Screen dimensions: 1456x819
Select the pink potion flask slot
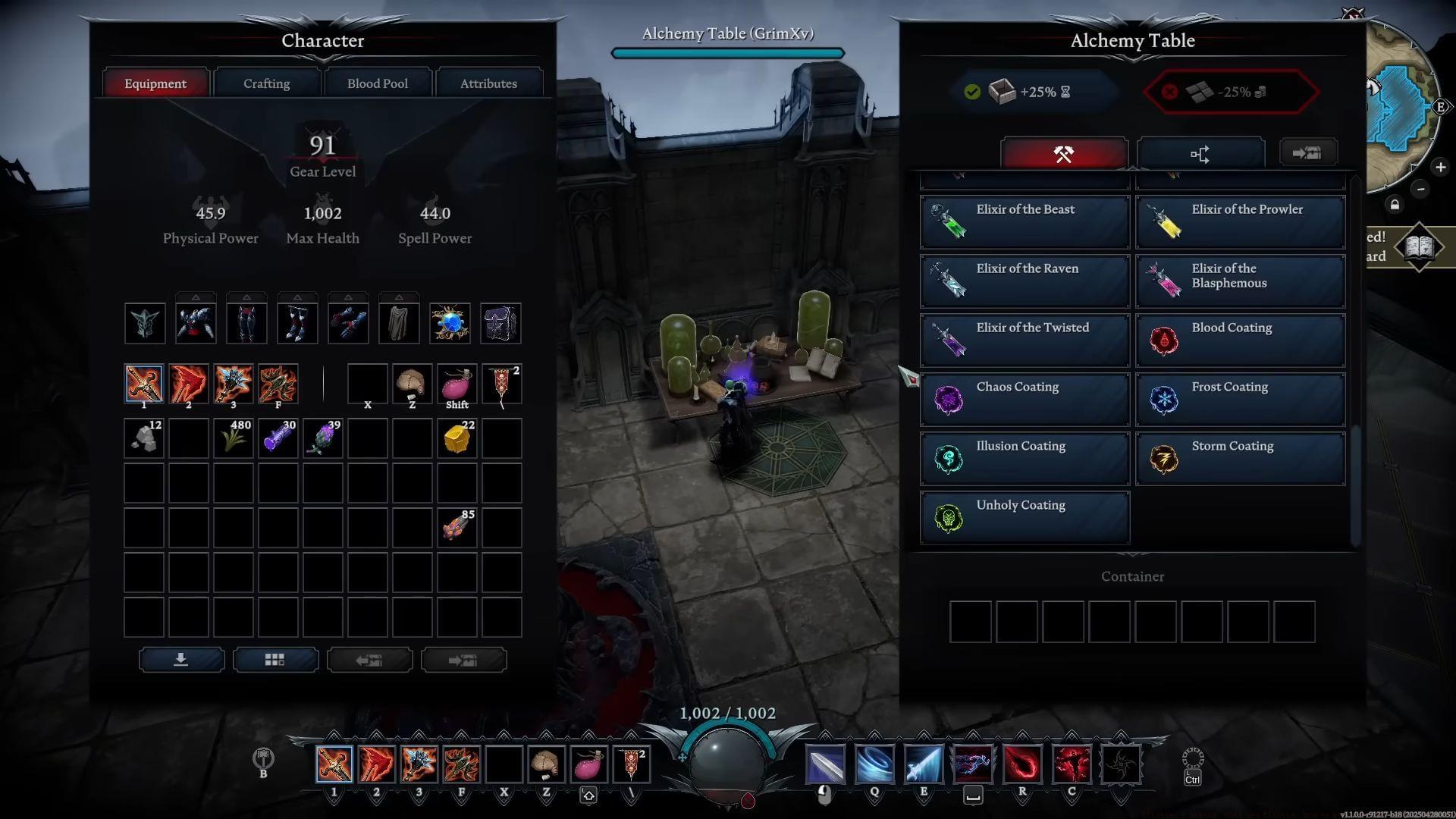coord(457,384)
